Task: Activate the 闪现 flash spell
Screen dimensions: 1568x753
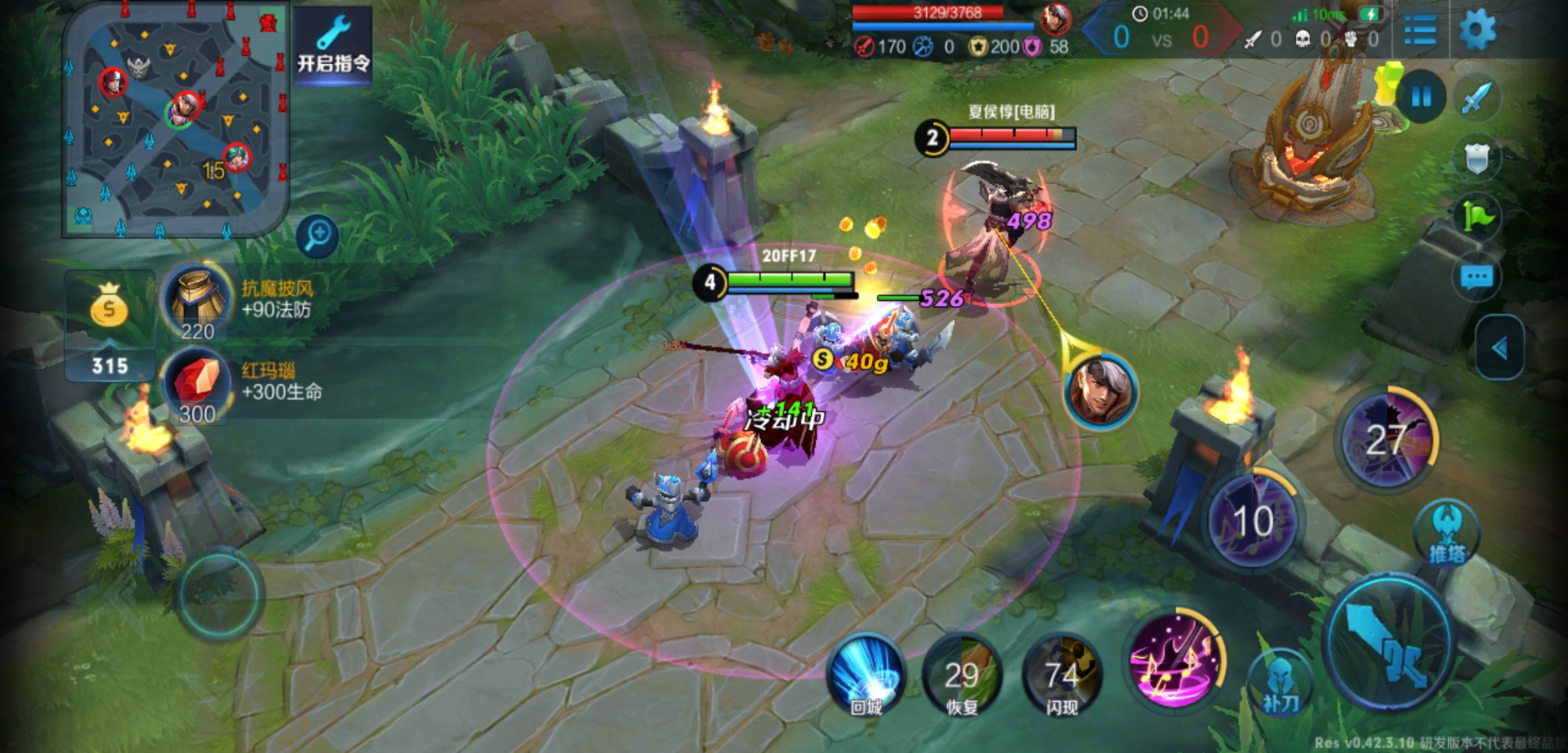Action: pos(1061,674)
